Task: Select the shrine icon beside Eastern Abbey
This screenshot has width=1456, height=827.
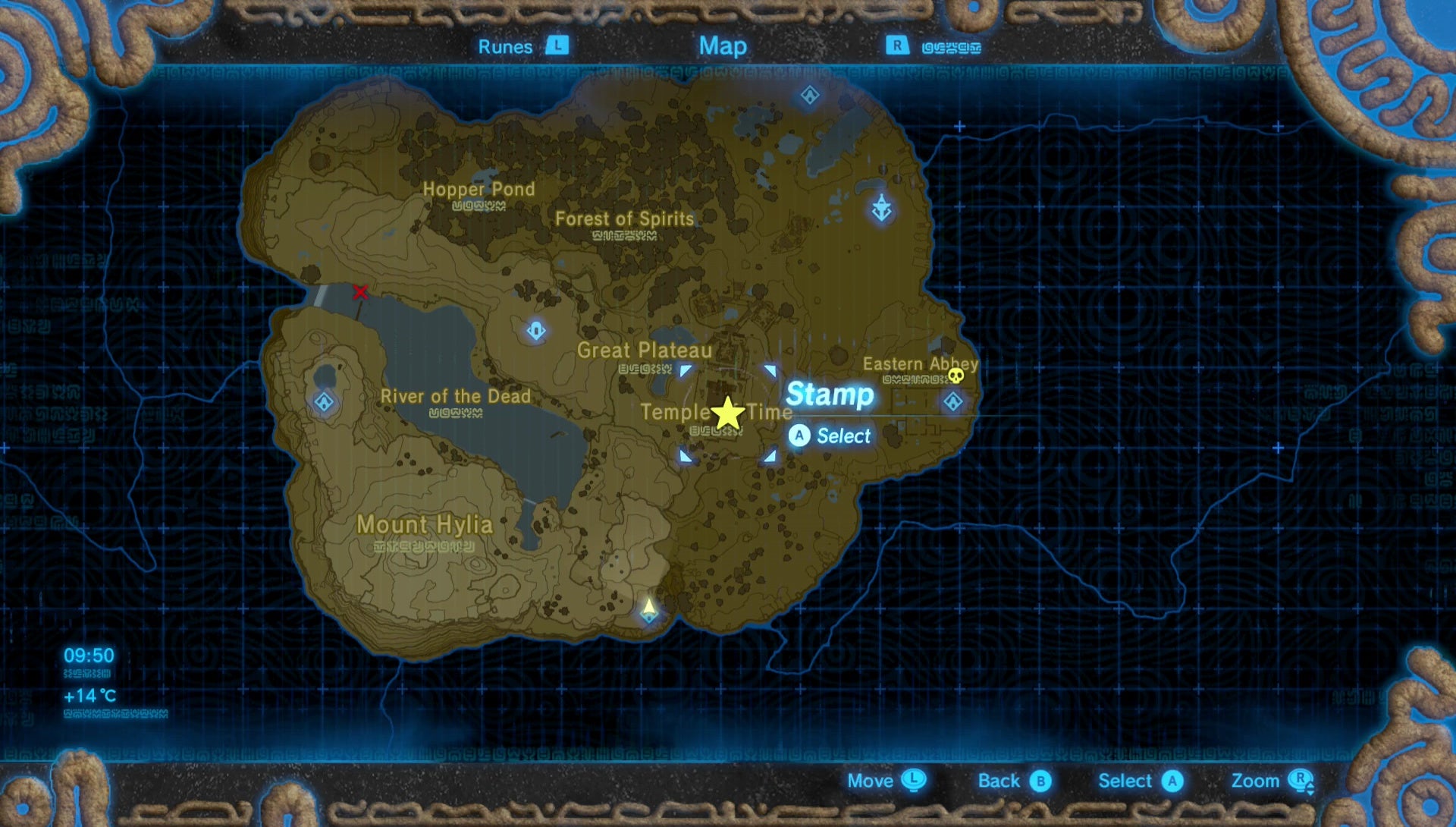Action: 953,402
